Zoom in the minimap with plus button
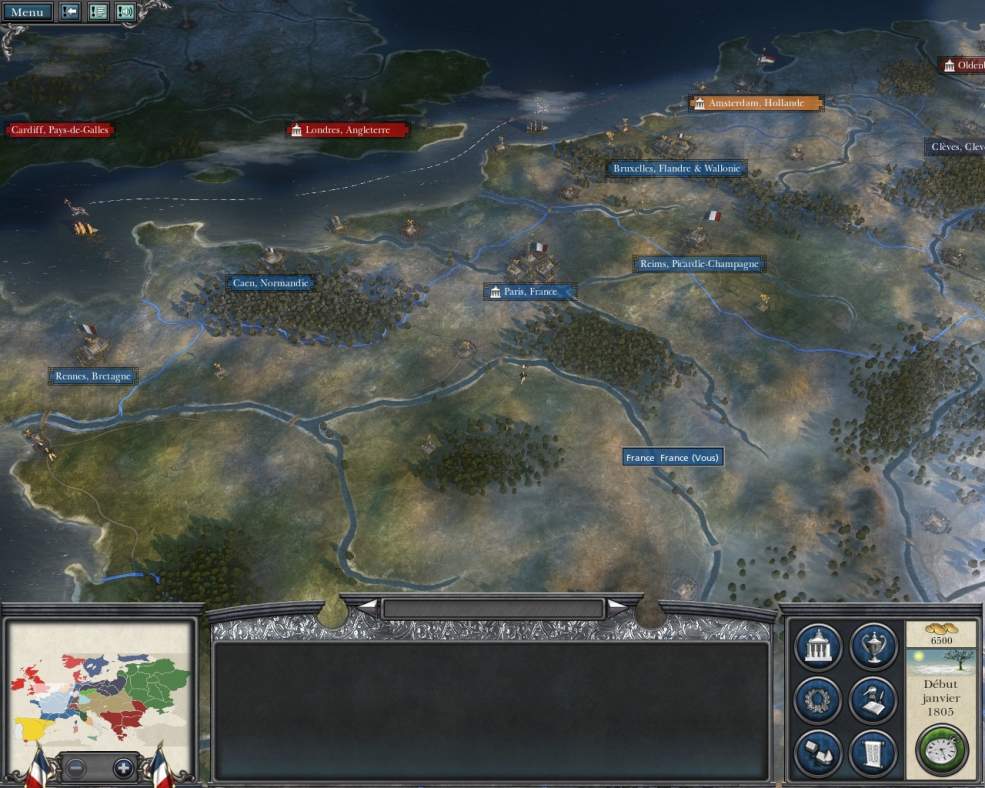This screenshot has width=985, height=788. pos(123,768)
